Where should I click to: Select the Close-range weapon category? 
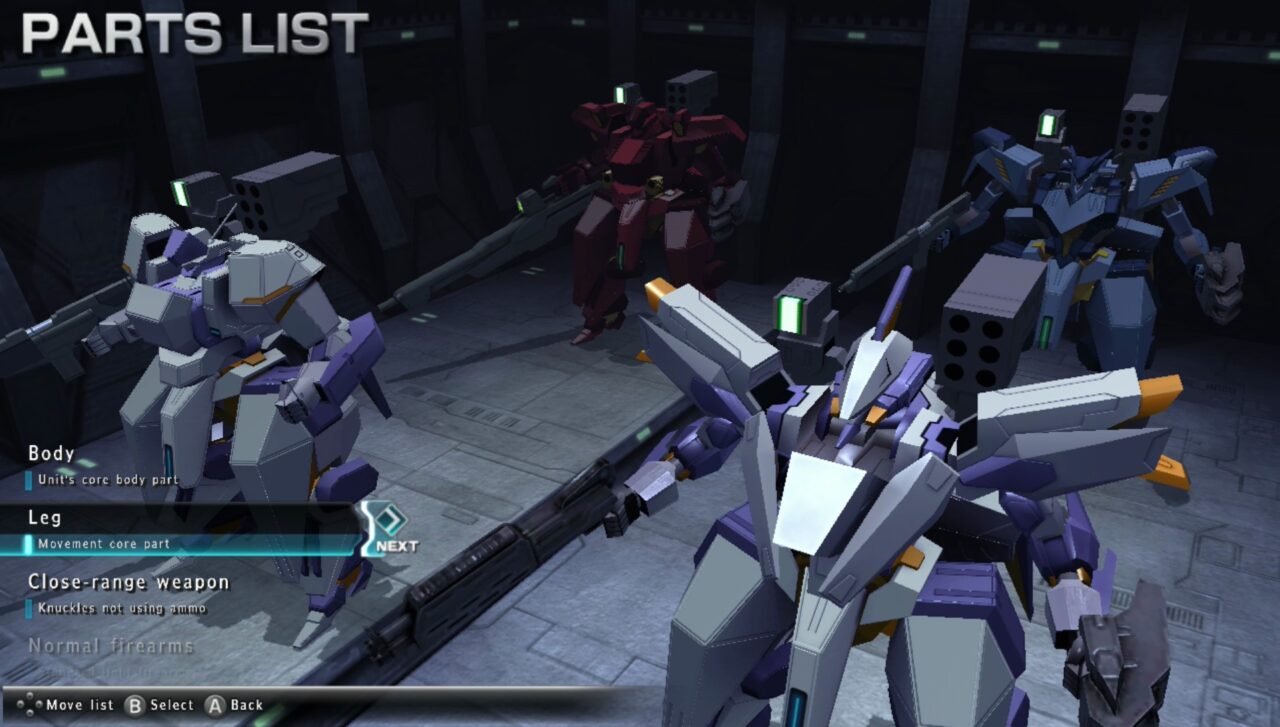coord(130,582)
